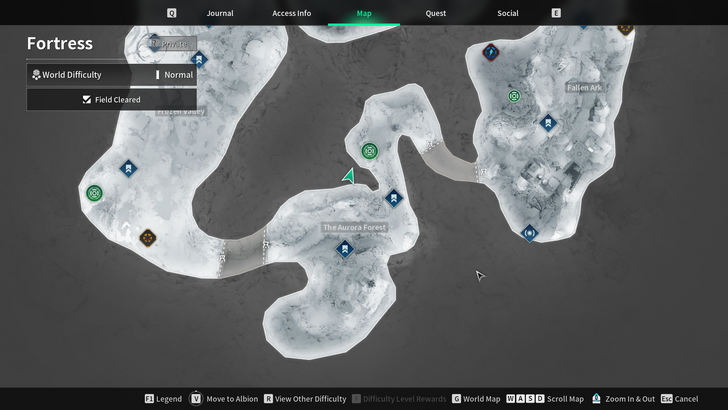Cancel and close the map
The width and height of the screenshot is (728, 410).
[x=680, y=399]
